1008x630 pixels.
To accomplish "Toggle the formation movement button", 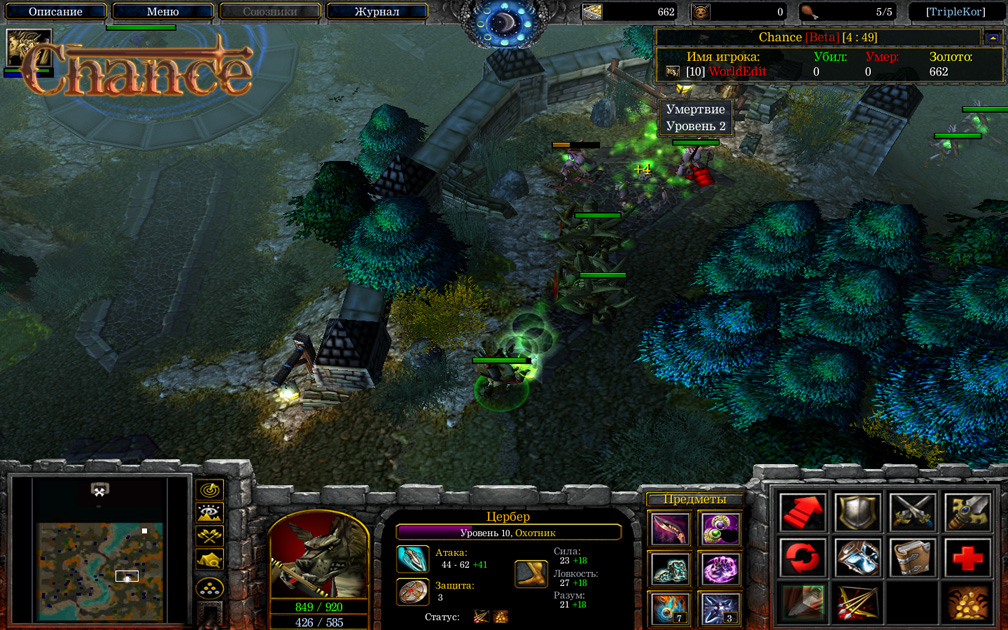I will (209, 587).
